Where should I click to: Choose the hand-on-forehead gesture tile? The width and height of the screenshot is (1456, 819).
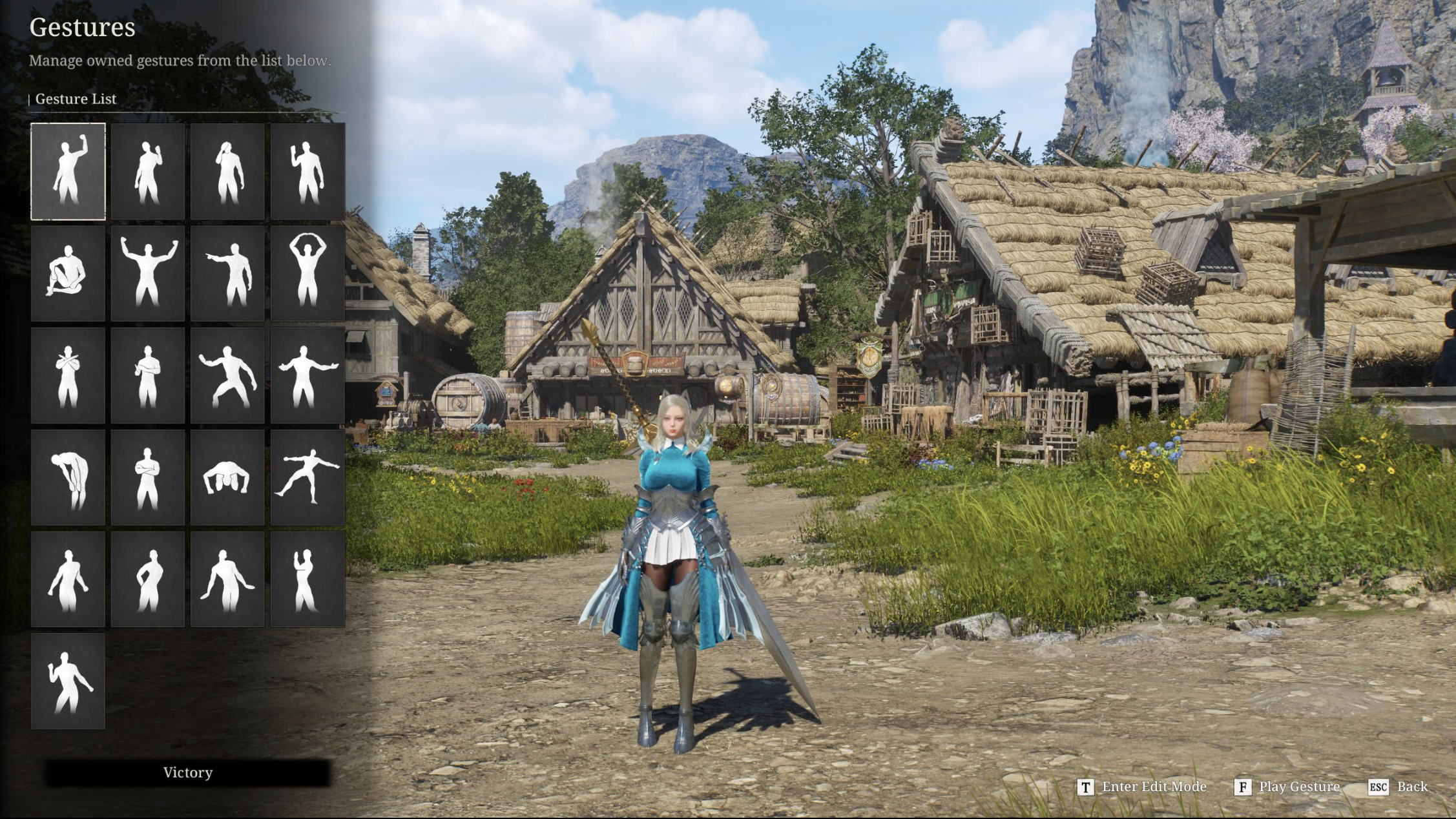click(227, 172)
